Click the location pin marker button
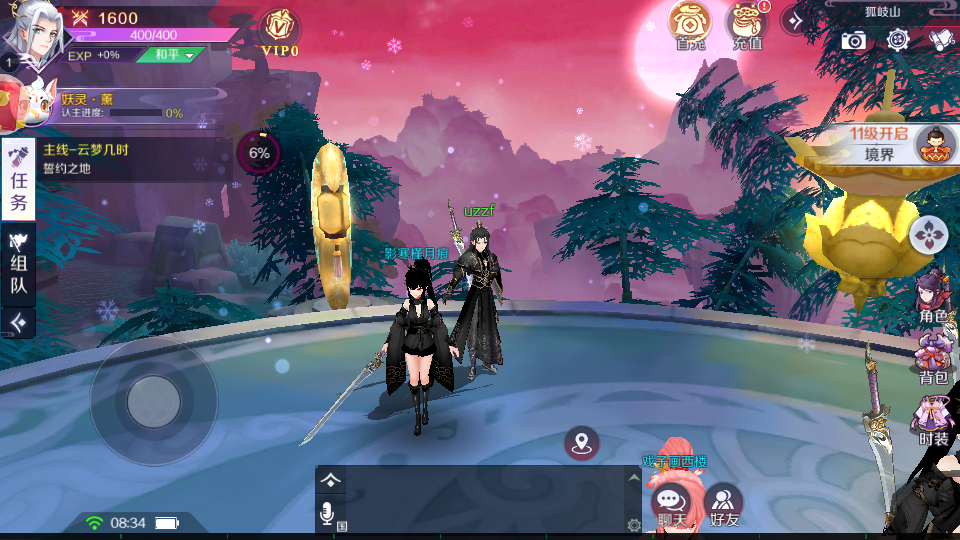 point(582,443)
